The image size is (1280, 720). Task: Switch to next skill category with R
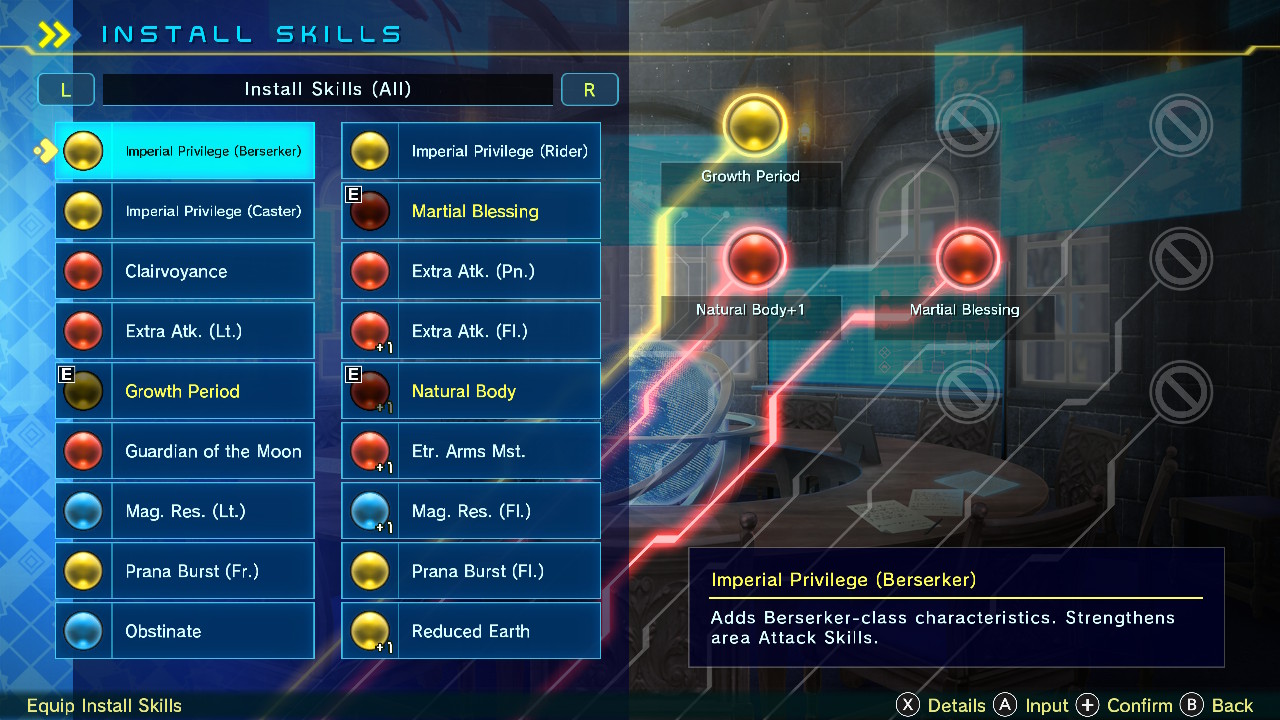(x=589, y=89)
